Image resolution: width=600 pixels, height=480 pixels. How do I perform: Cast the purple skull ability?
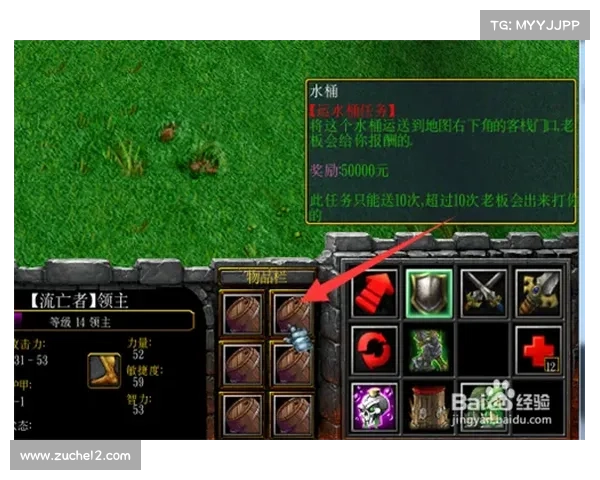(x=374, y=408)
